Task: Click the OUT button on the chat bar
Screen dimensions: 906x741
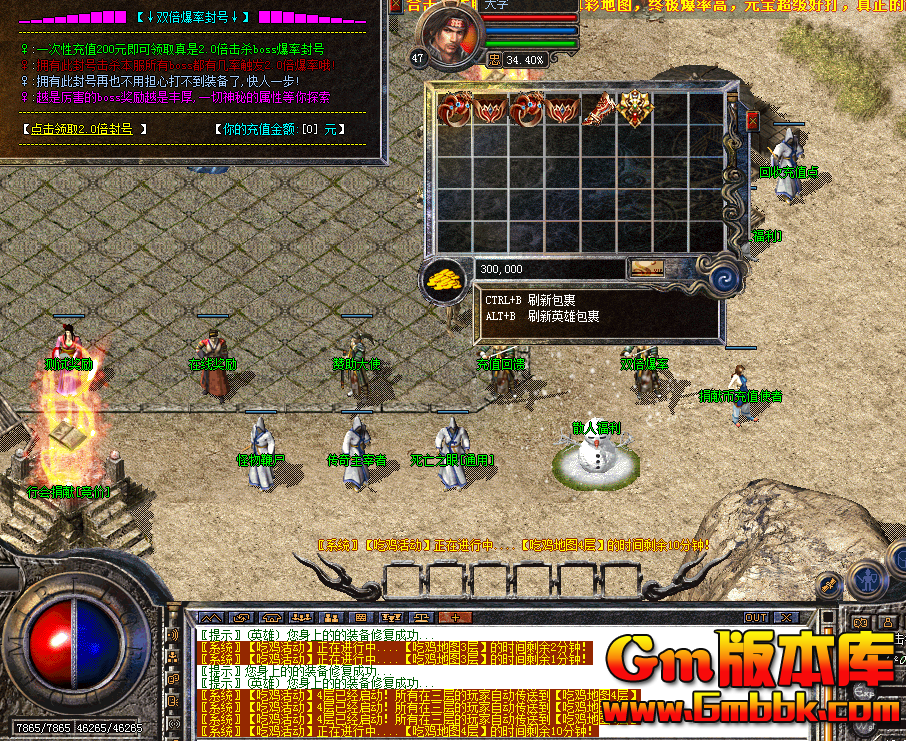Action: coord(756,617)
